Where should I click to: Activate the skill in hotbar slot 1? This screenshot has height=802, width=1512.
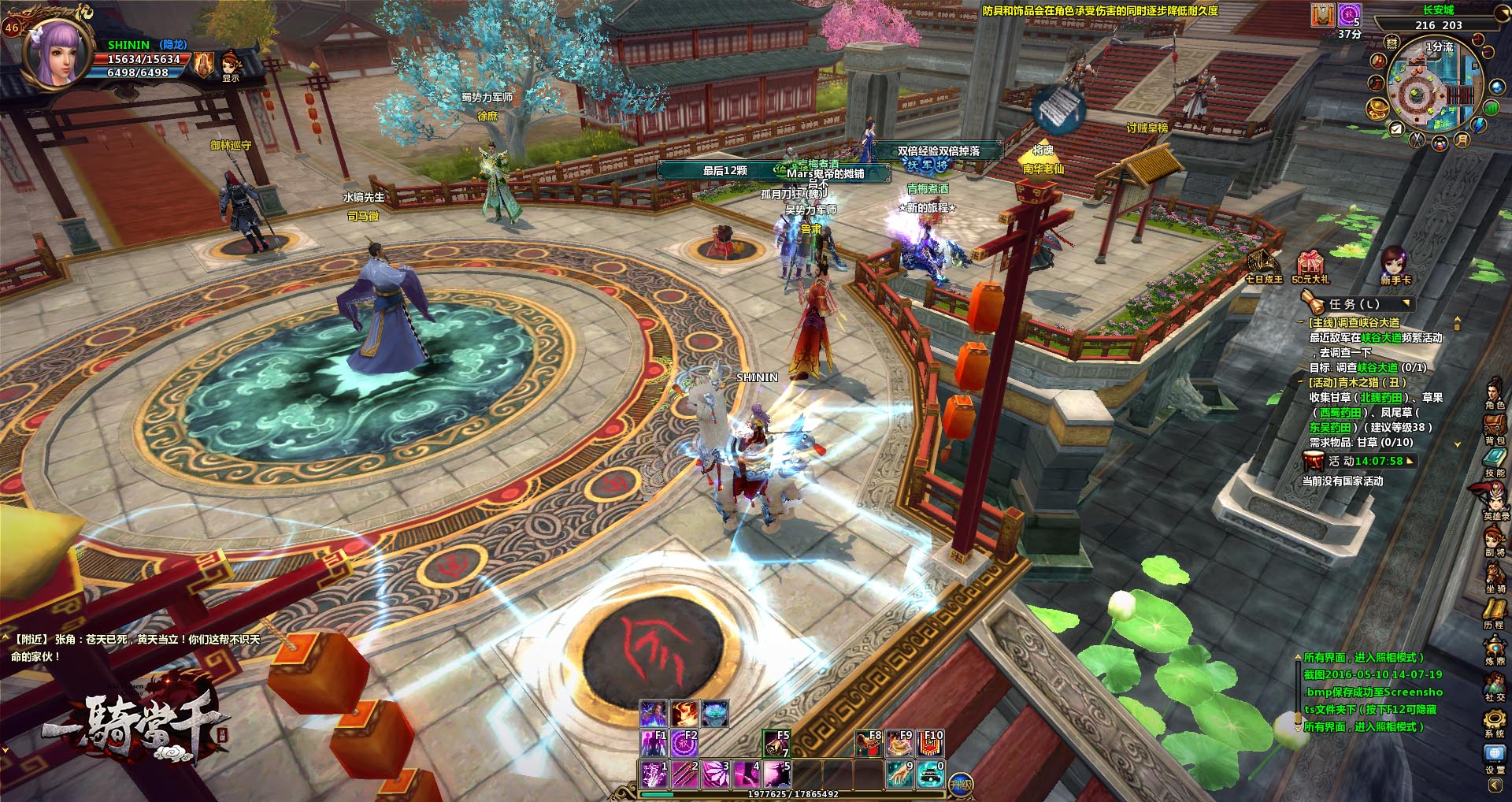[x=654, y=774]
